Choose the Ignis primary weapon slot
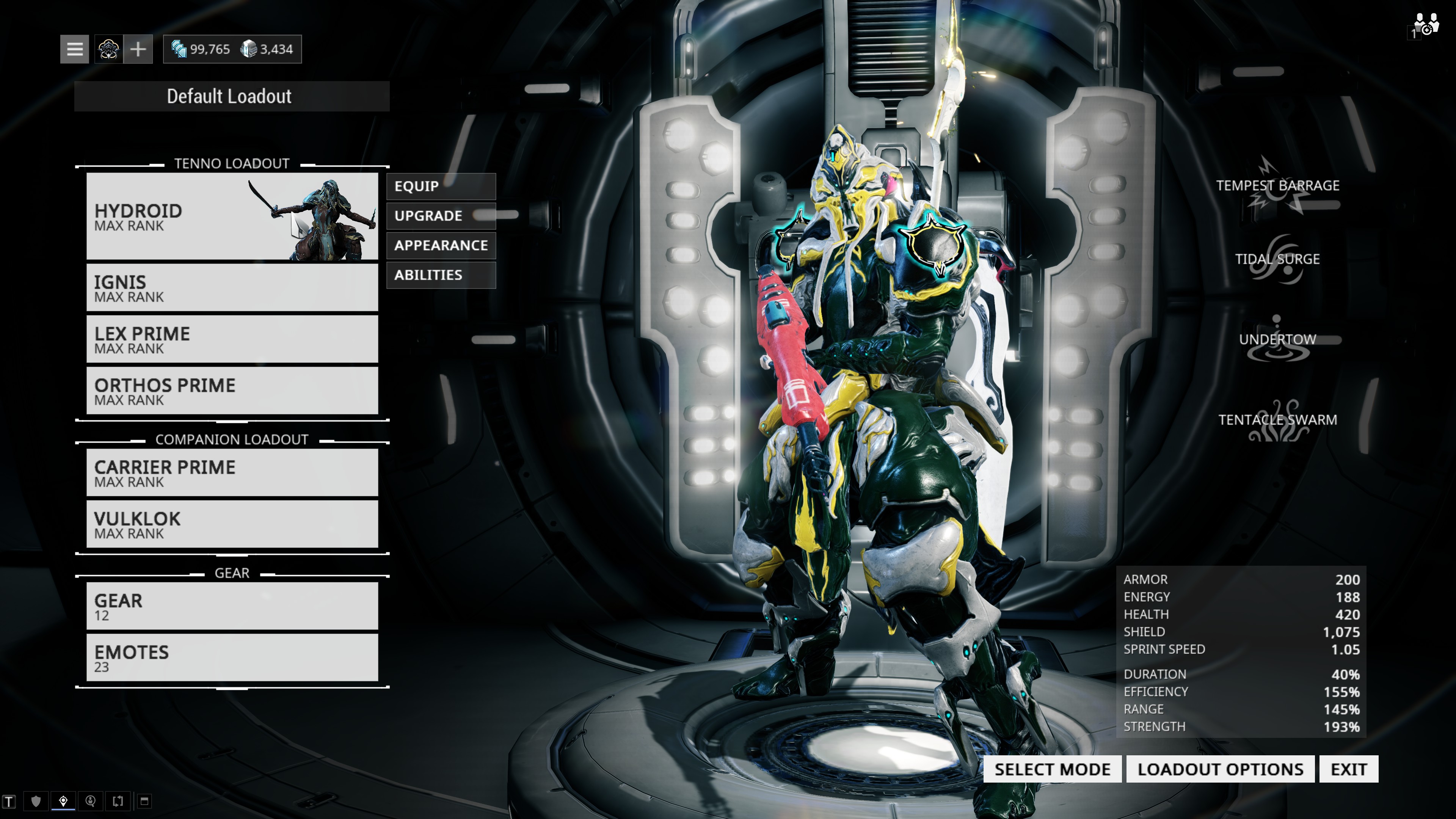This screenshot has height=819, width=1456. 232,288
